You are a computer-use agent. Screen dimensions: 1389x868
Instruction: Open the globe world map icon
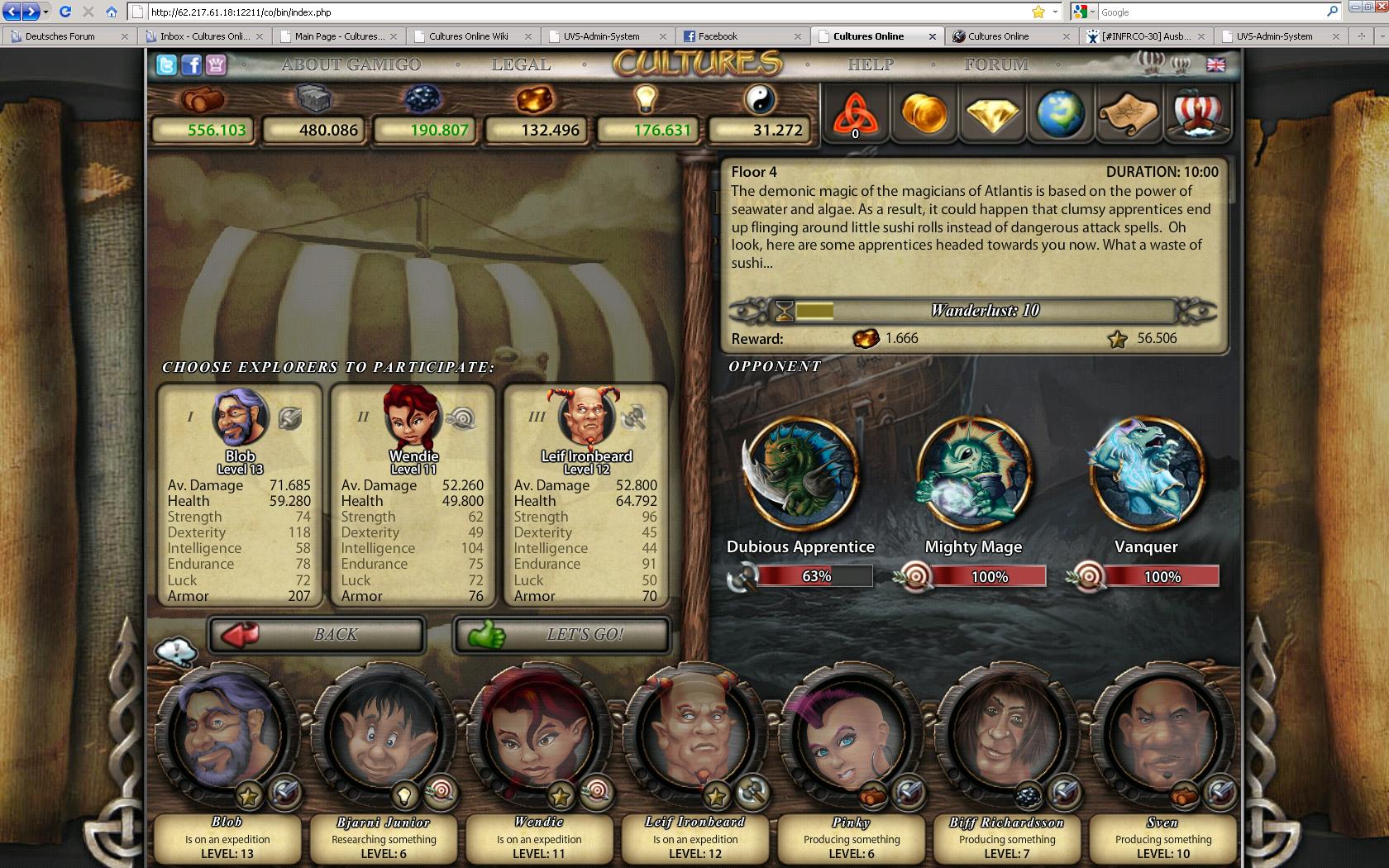pos(1061,113)
